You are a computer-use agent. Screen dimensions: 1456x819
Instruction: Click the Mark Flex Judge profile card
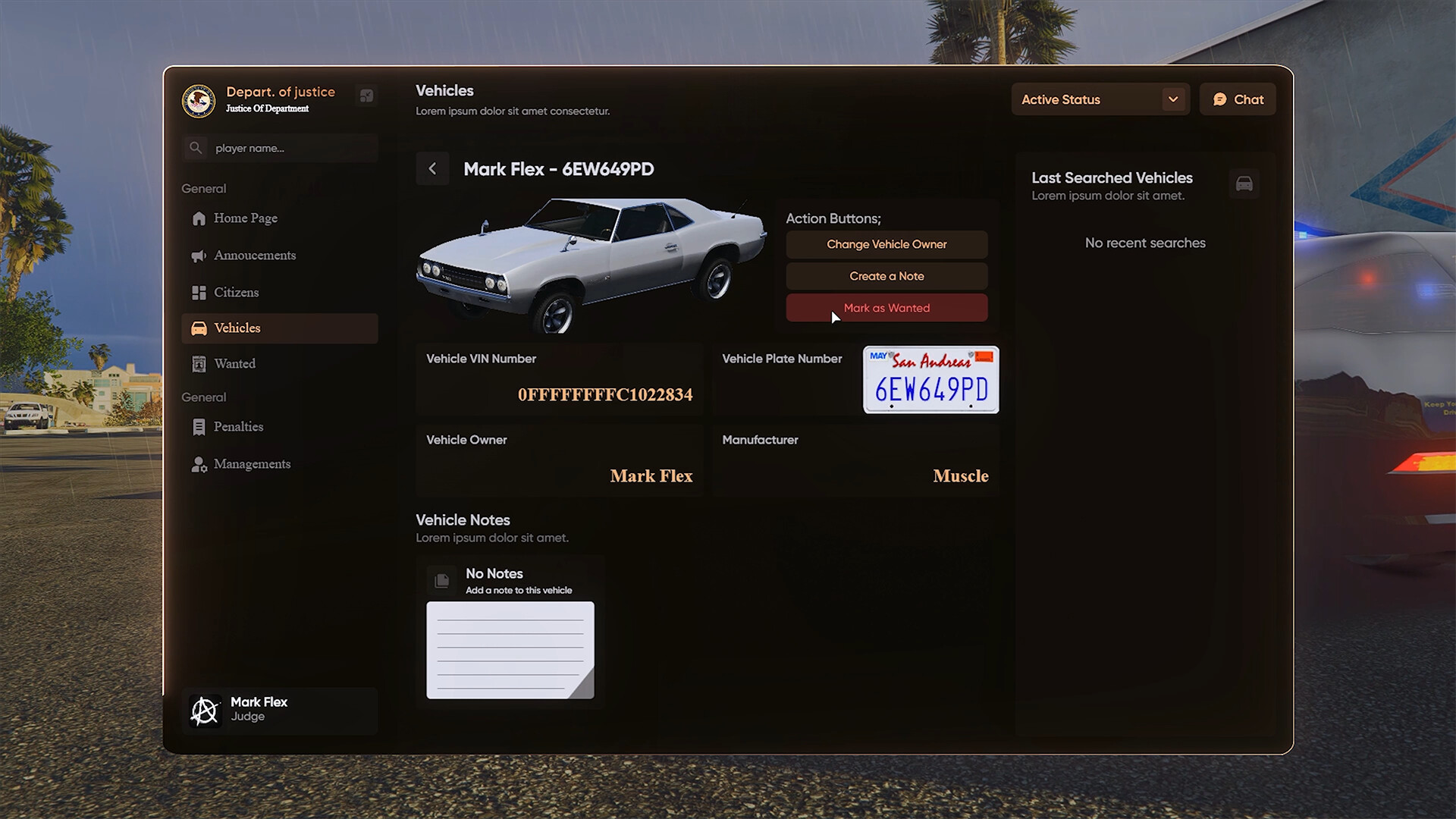(279, 711)
